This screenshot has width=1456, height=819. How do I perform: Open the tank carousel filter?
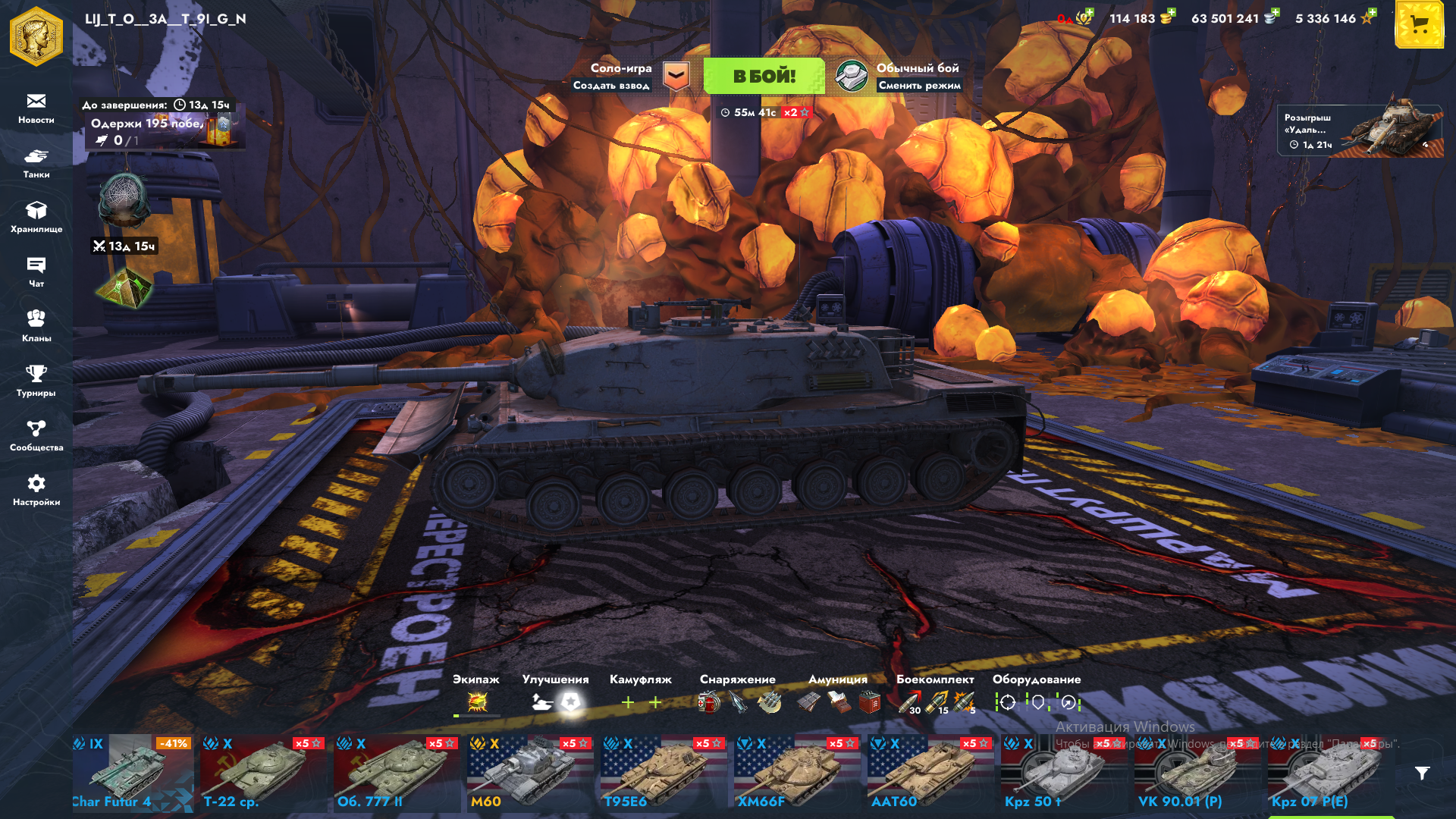tap(1423, 773)
